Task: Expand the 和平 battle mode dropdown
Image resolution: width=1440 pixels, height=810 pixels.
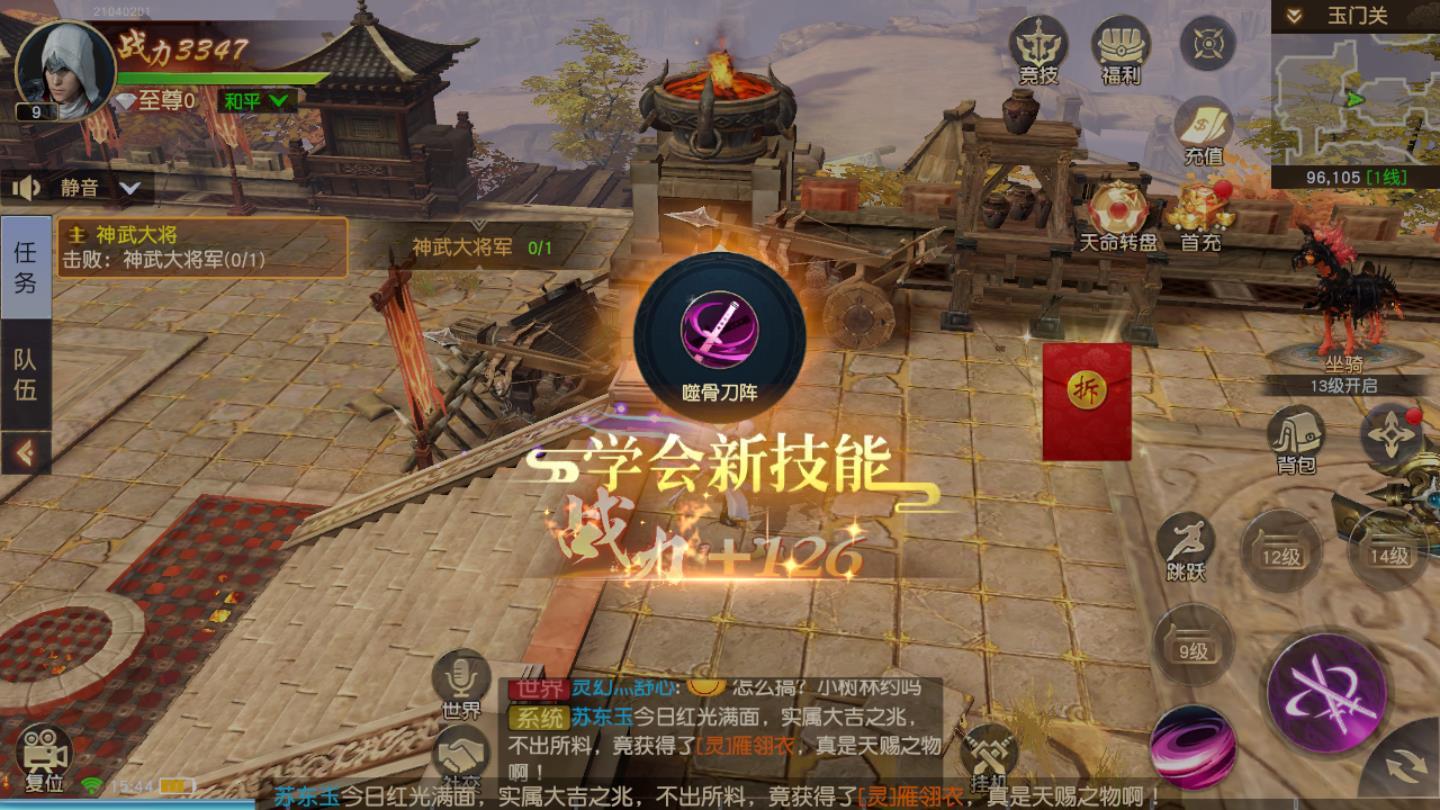Action: coord(252,98)
